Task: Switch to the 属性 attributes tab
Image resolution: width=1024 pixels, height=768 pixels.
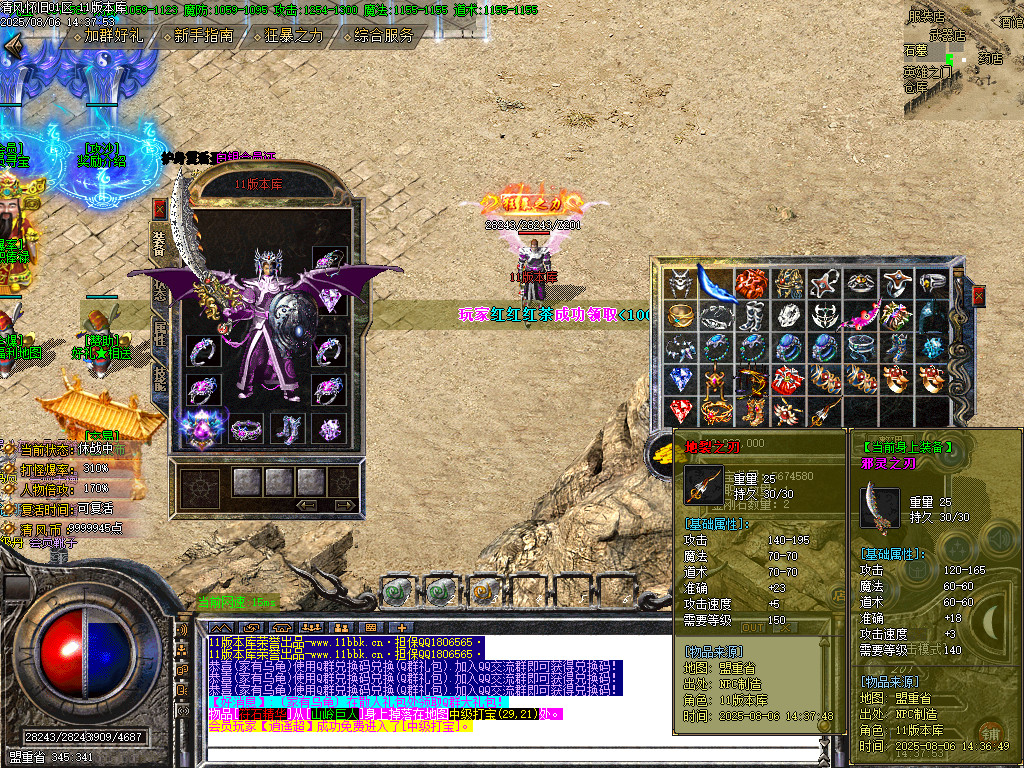Action: click(x=160, y=335)
